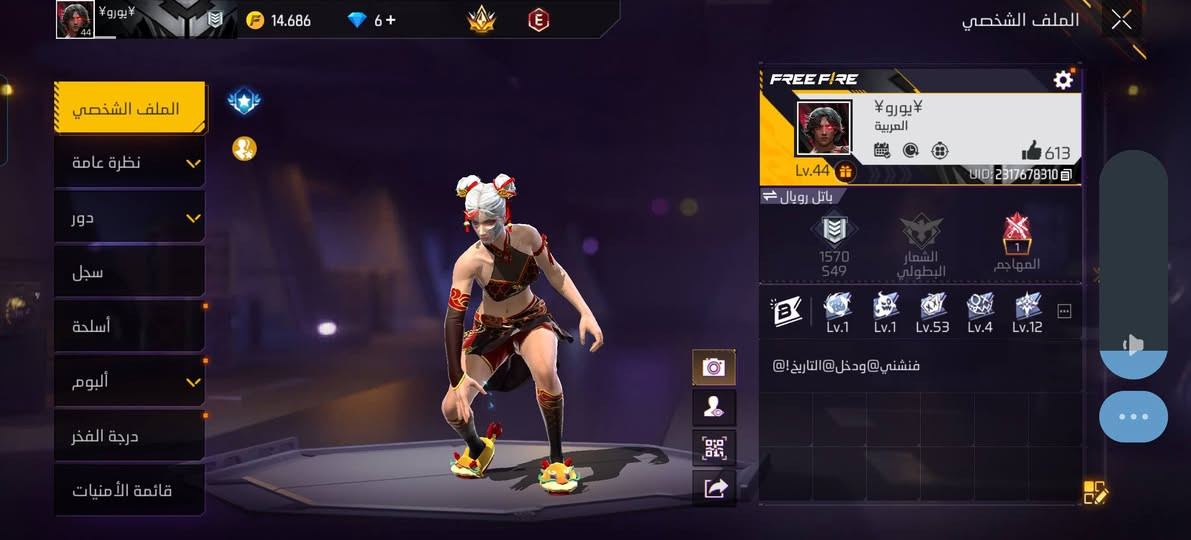Open profile settings gear icon
The height and width of the screenshot is (540, 1191).
coord(1063,80)
